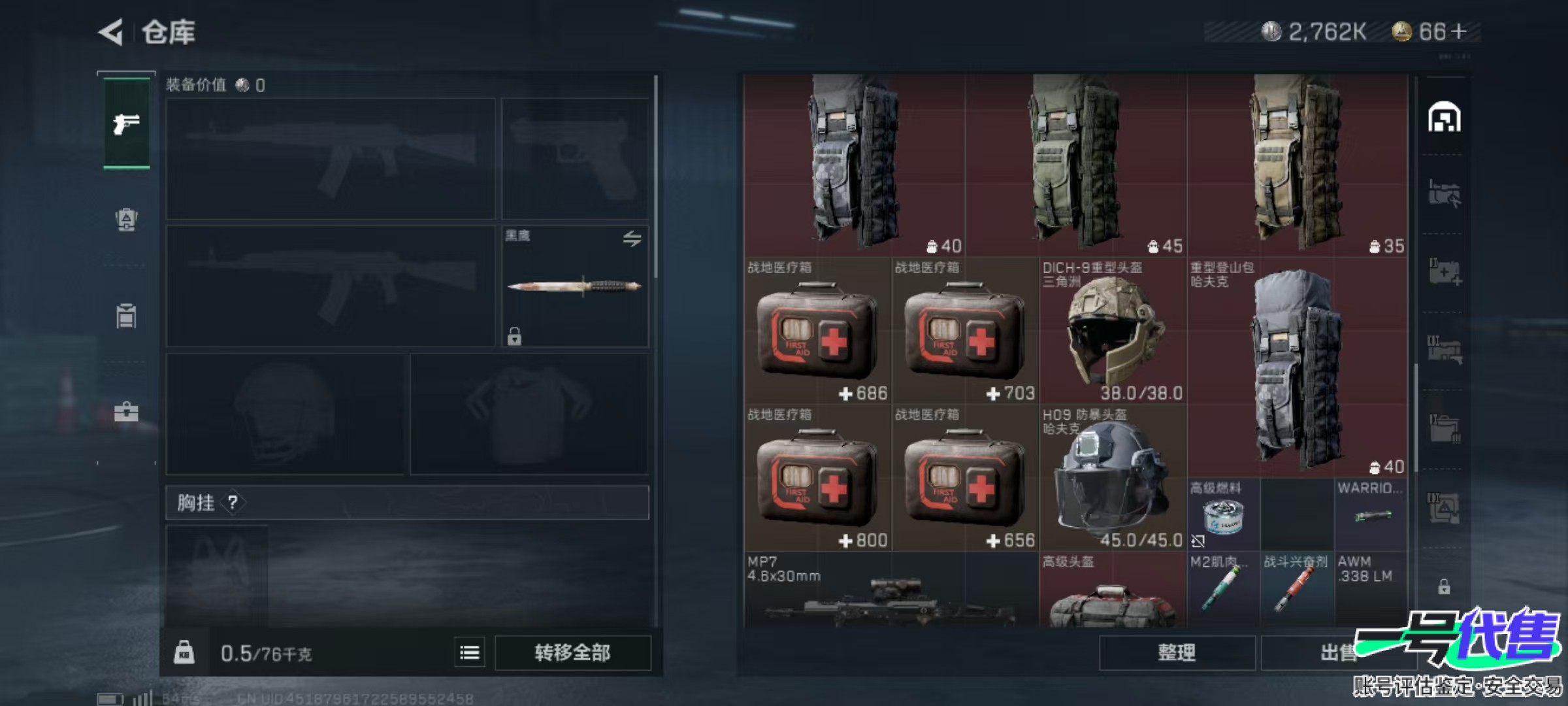
Task: Select the 战斗兴奋剂 injector
Action: tap(1296, 588)
